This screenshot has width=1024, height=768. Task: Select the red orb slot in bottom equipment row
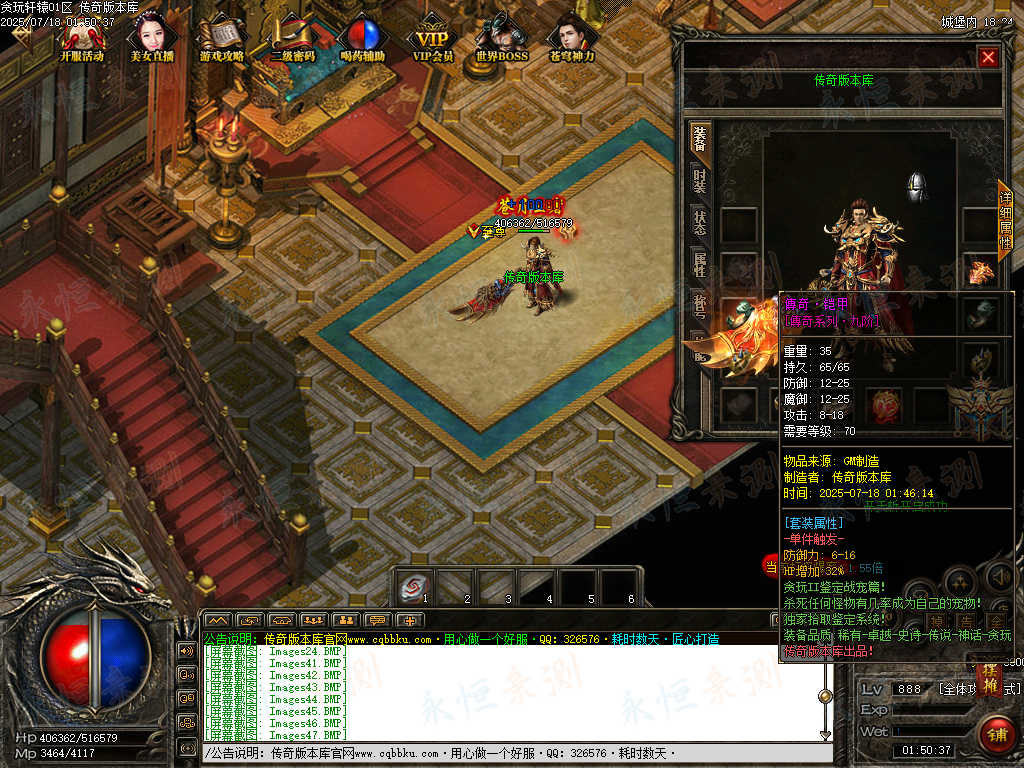pyautogui.click(x=884, y=404)
